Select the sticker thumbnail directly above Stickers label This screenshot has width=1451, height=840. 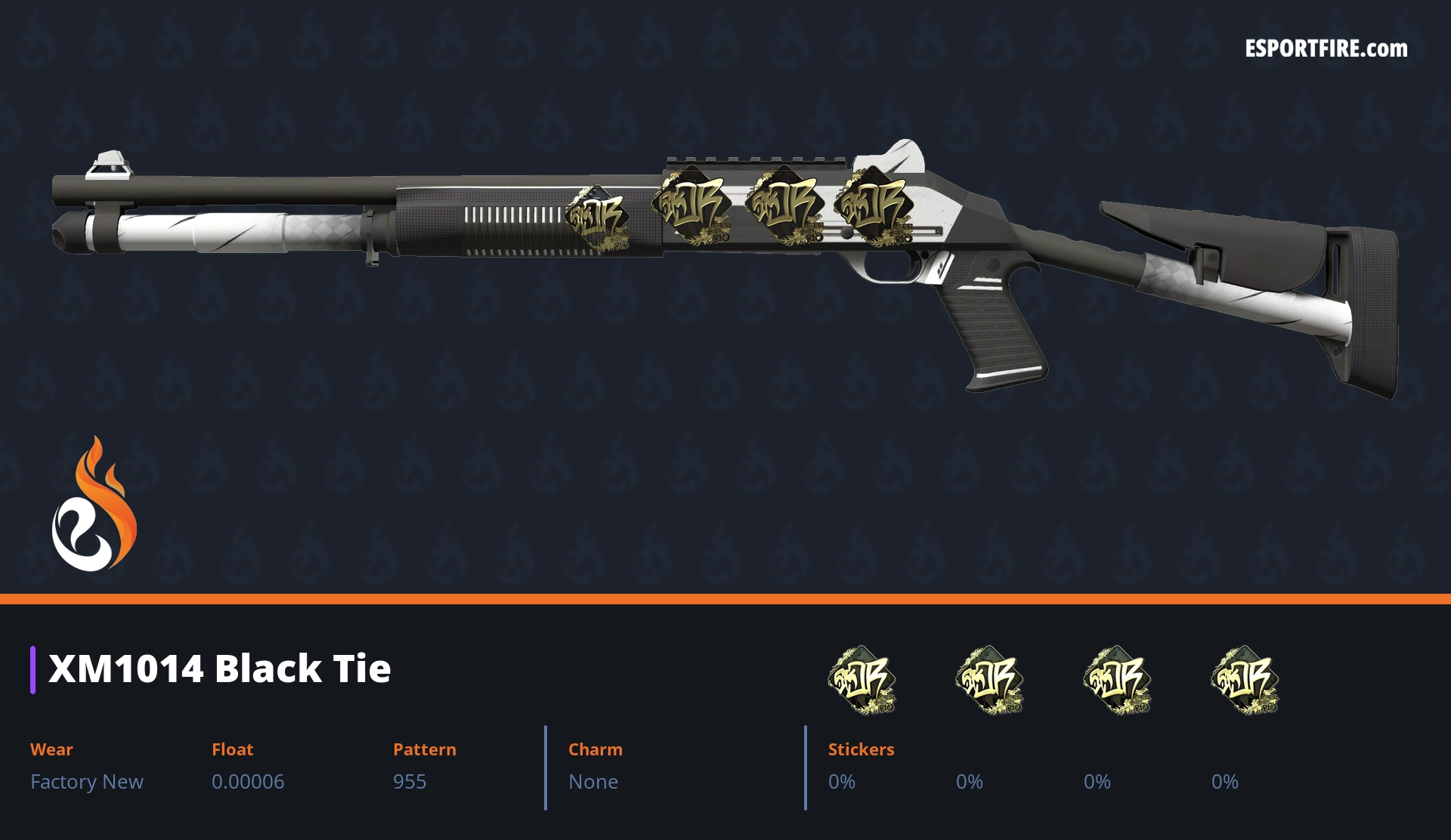coord(862,680)
